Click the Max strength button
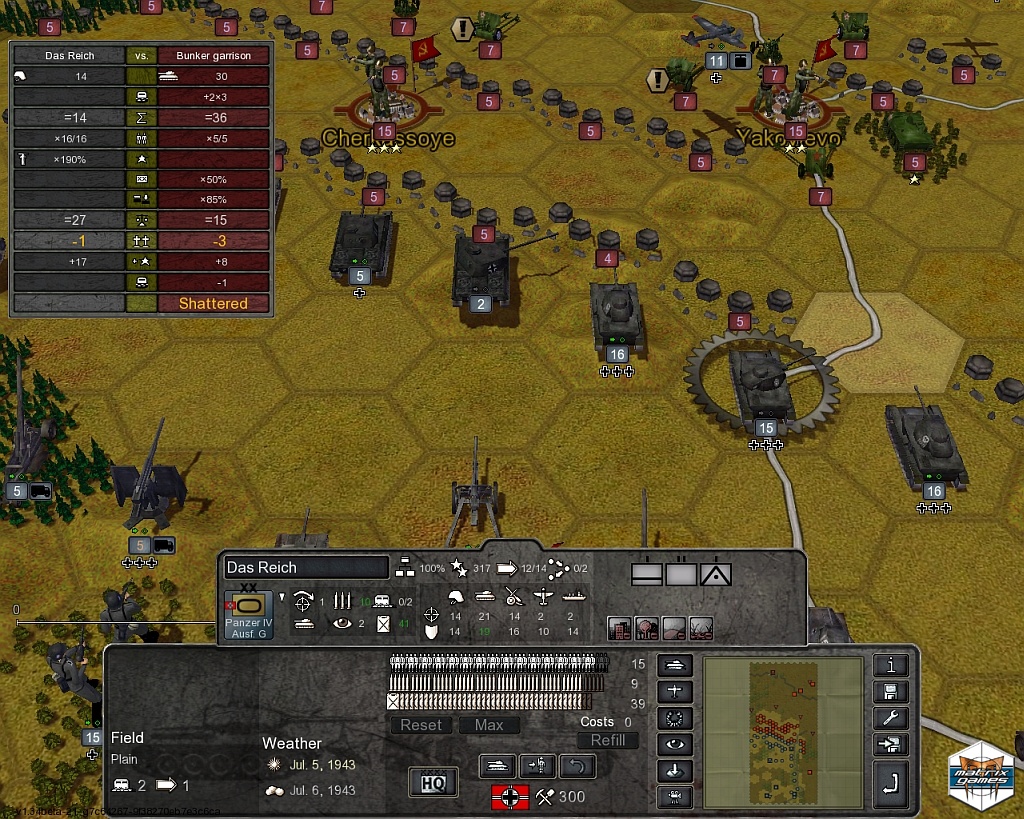The image size is (1024, 819). [489, 725]
